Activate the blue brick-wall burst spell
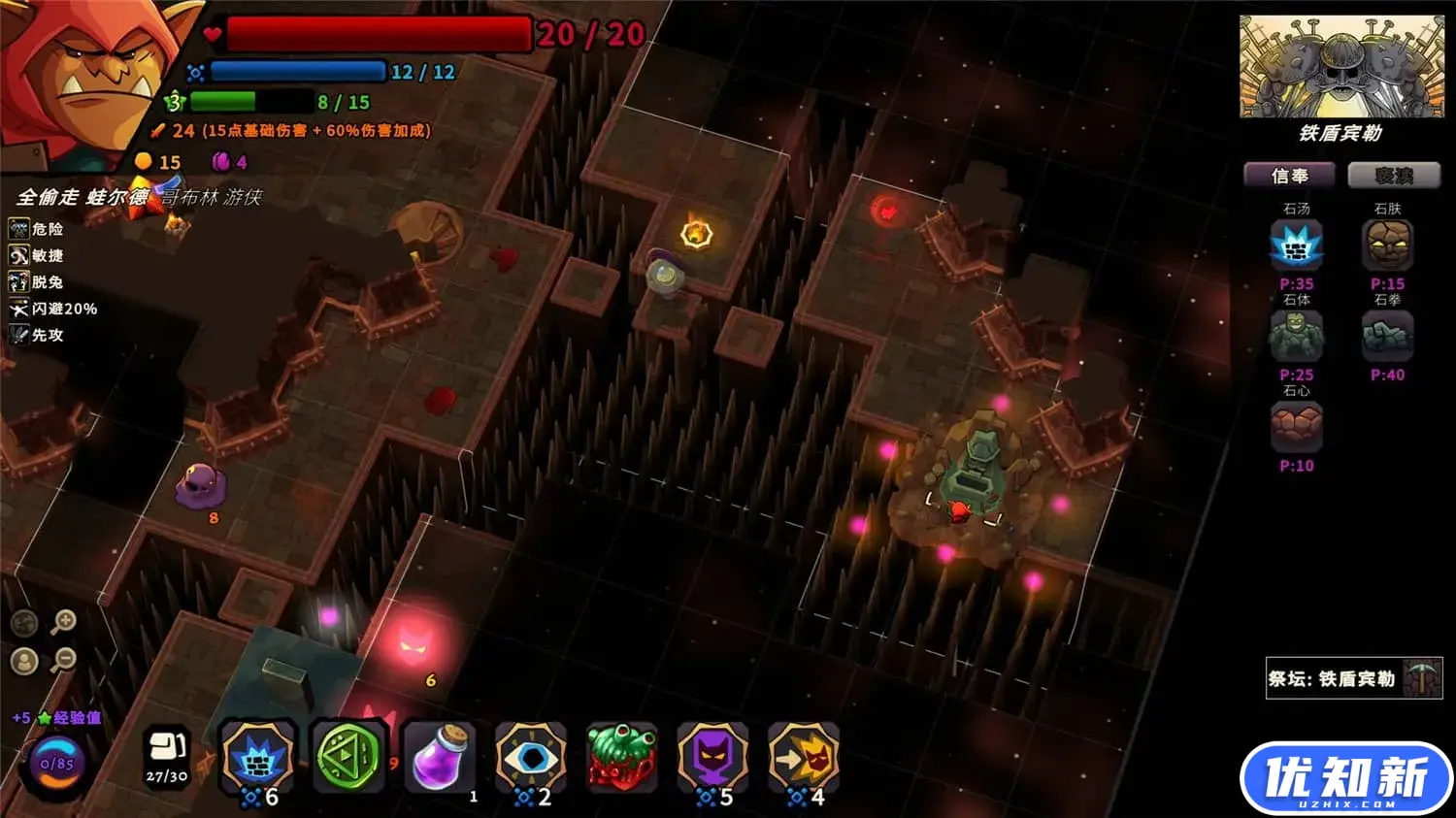Screen dimensions: 1456x818 (257, 757)
